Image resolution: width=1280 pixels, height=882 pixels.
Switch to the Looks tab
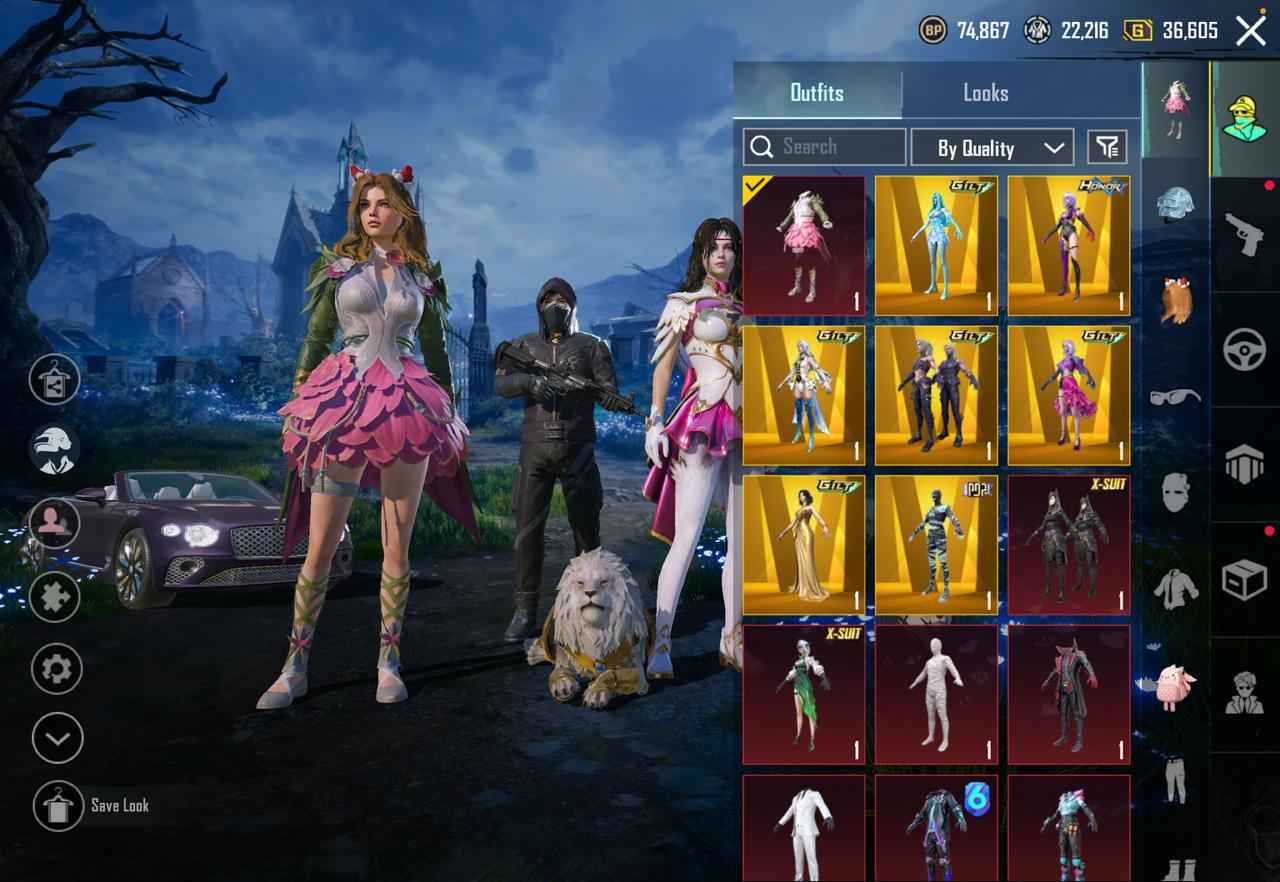986,92
